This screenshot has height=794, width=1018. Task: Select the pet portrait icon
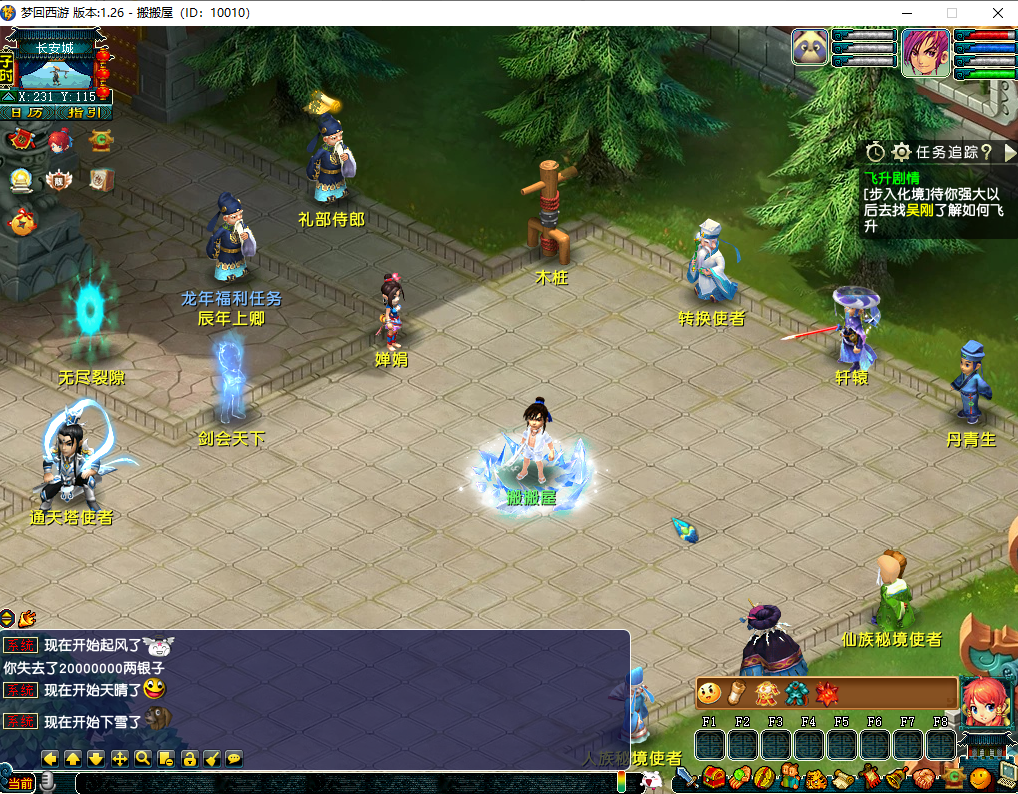pyautogui.click(x=810, y=47)
